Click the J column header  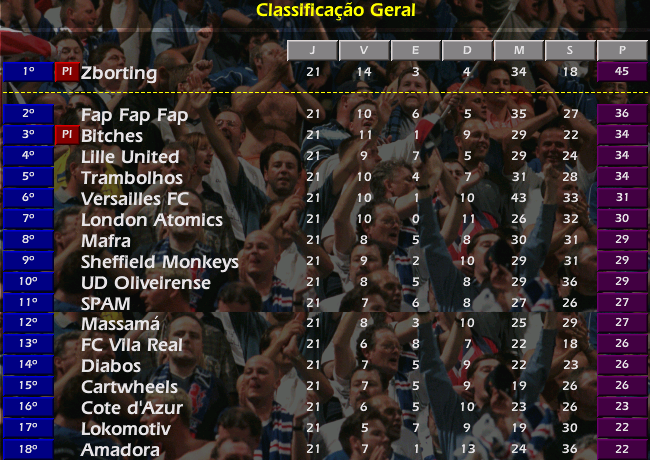pyautogui.click(x=312, y=50)
